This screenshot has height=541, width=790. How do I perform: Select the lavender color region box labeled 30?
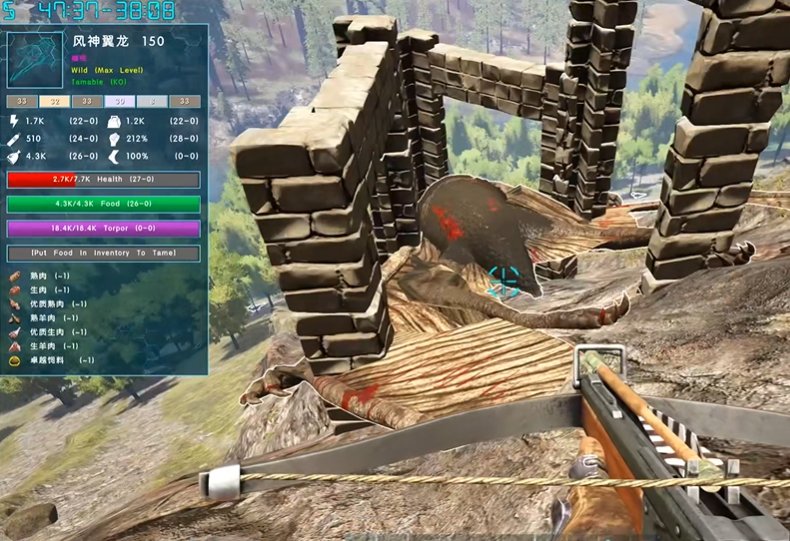[x=118, y=102]
